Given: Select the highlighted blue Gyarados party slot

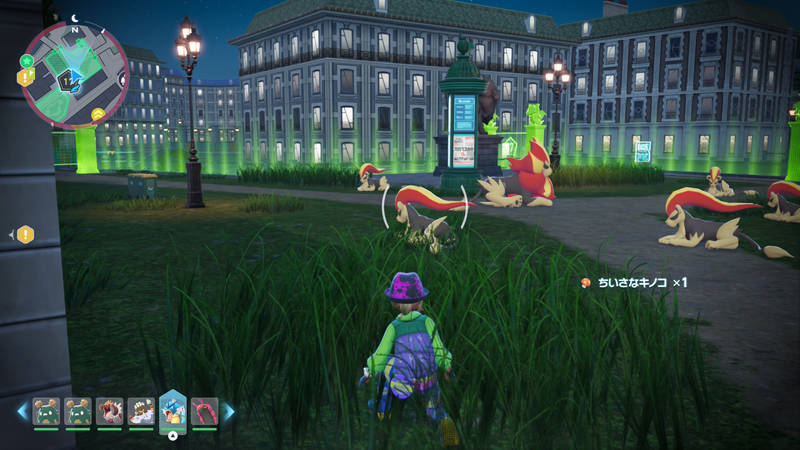Looking at the screenshot, I should pos(172,410).
